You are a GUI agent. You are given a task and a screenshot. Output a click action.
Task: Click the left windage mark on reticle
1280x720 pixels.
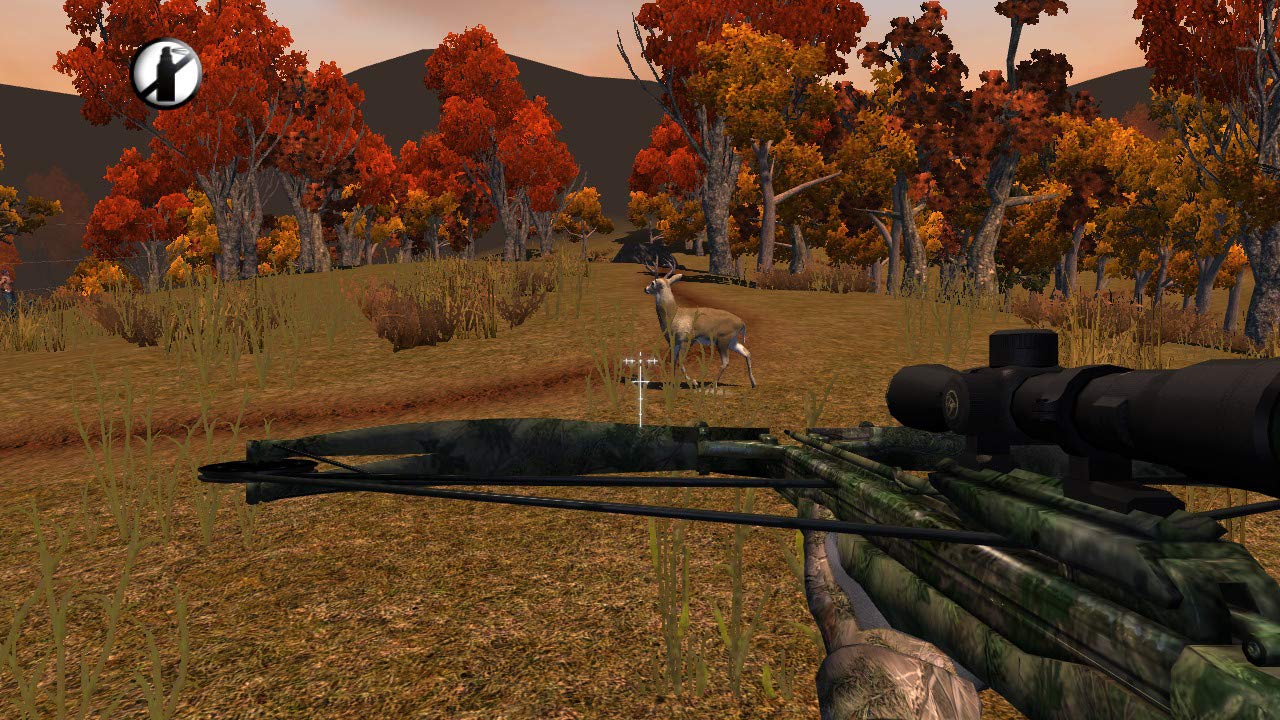click(628, 361)
